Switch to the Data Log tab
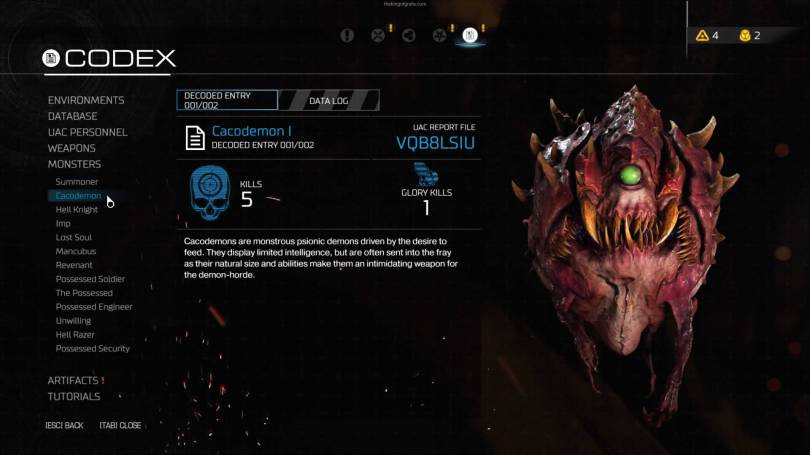This screenshot has width=810, height=455. (x=328, y=100)
